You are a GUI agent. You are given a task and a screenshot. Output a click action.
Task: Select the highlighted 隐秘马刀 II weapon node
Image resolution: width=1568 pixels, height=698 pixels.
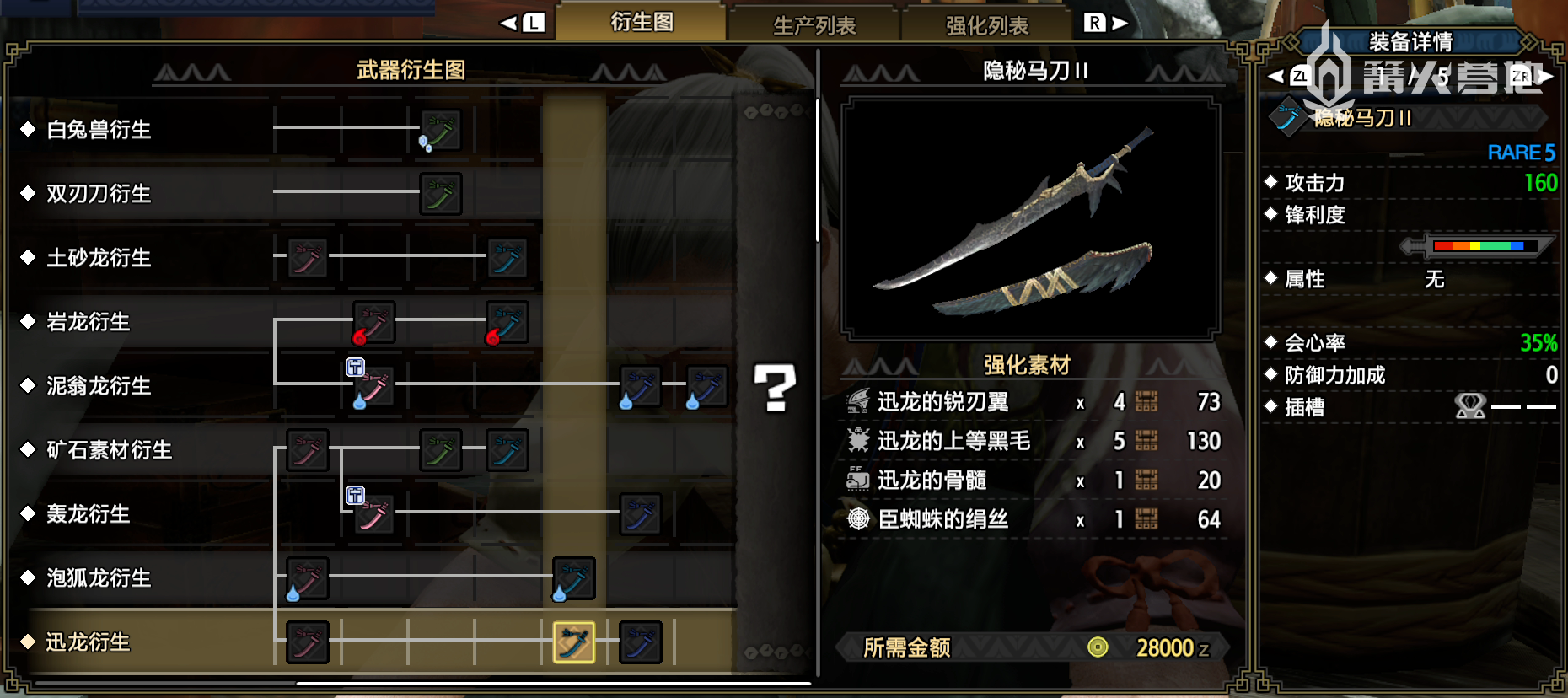[x=573, y=642]
